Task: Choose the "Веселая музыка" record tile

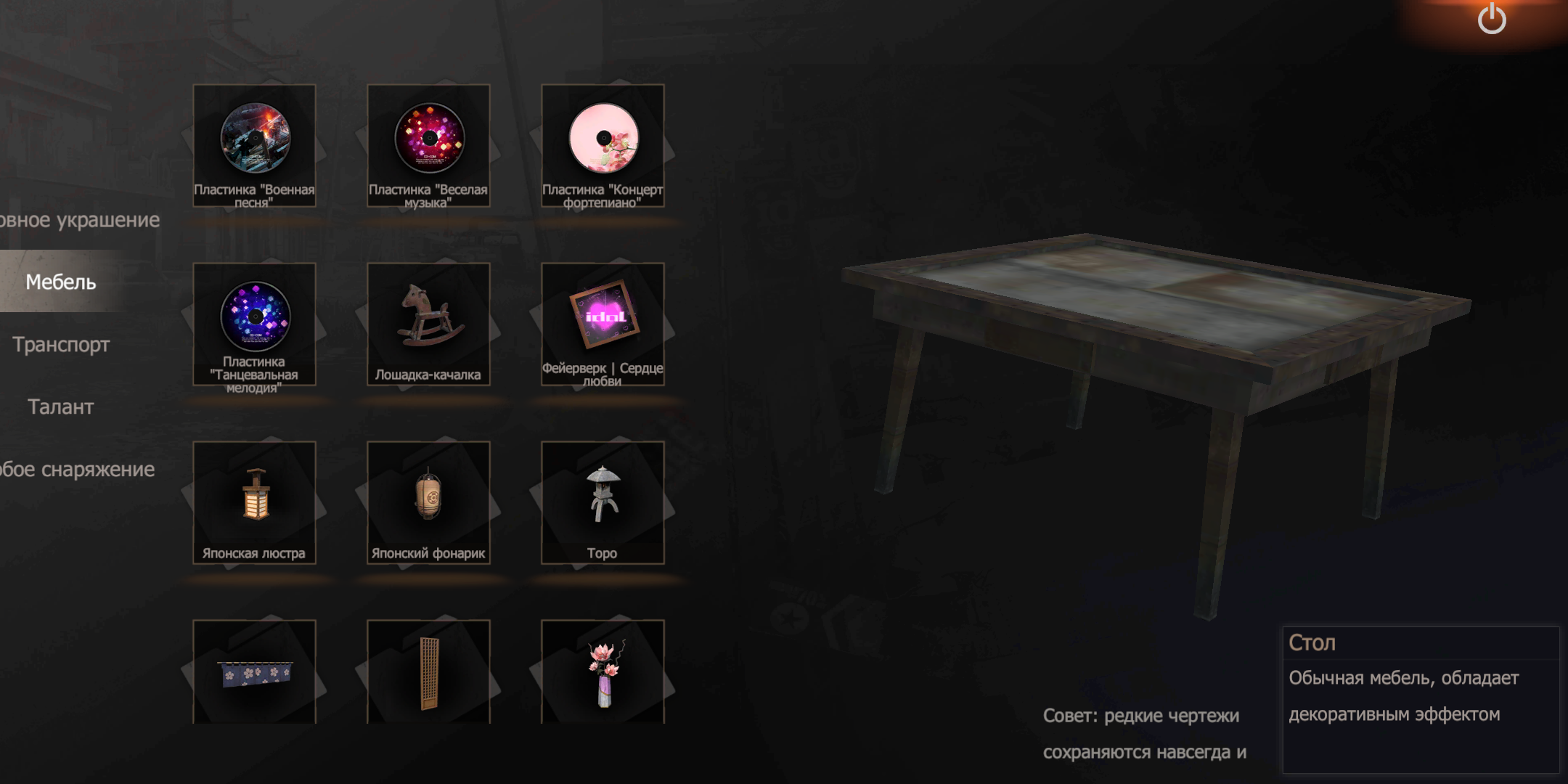Action: coord(428,145)
